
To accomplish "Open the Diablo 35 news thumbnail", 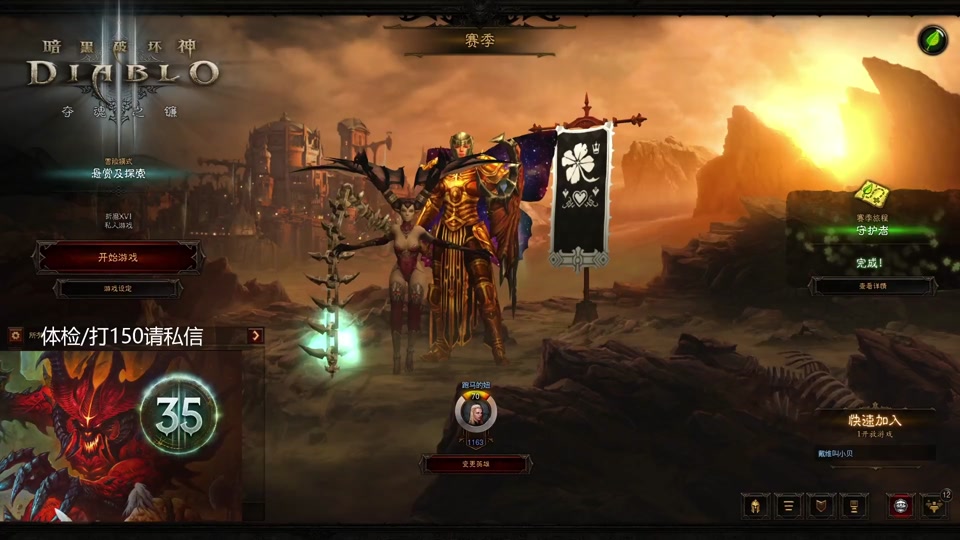I will point(132,430).
